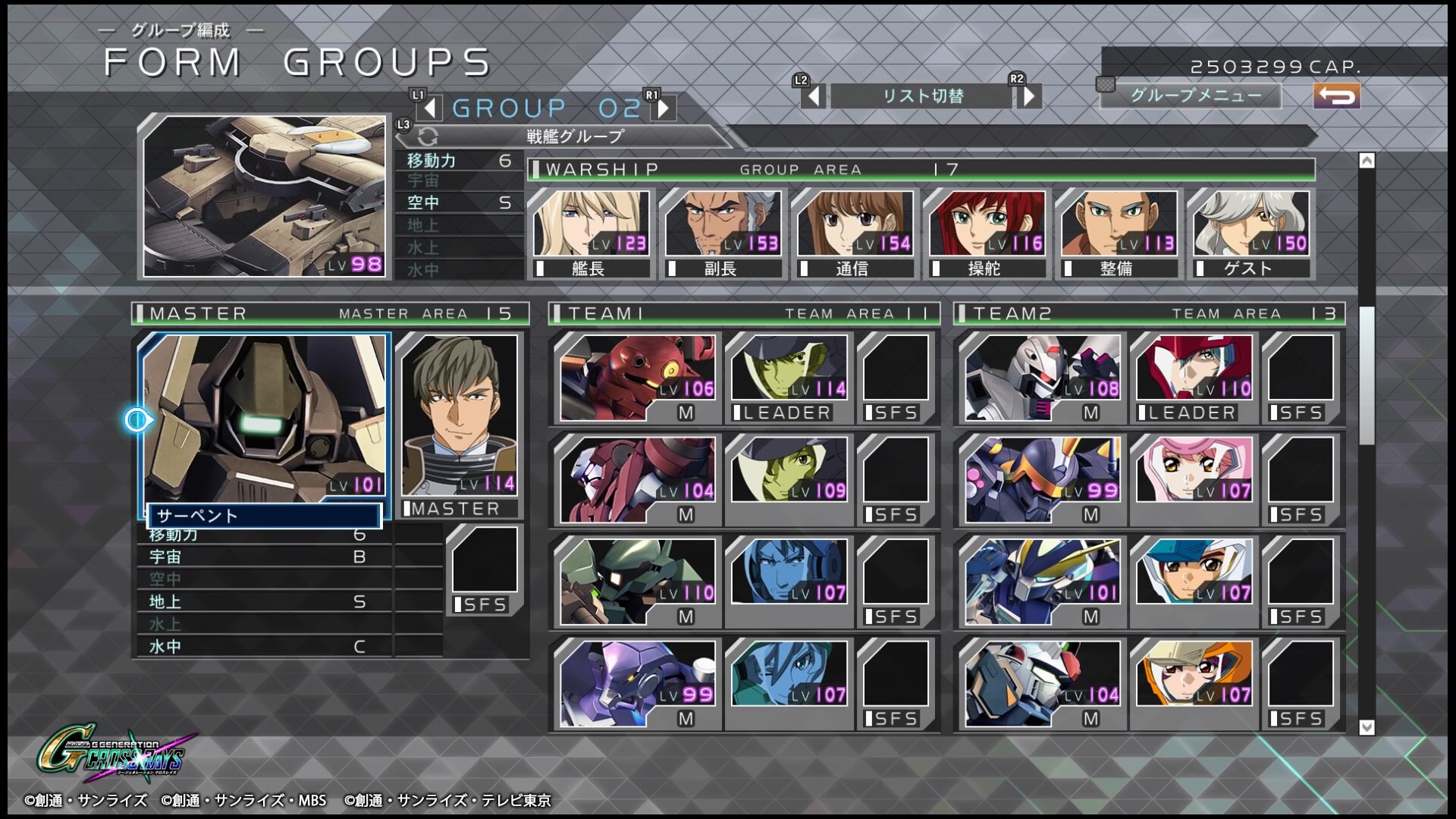Pick Team 2's LEADER pilot at level 110
Screen dimensions: 1456x819
click(x=1194, y=377)
